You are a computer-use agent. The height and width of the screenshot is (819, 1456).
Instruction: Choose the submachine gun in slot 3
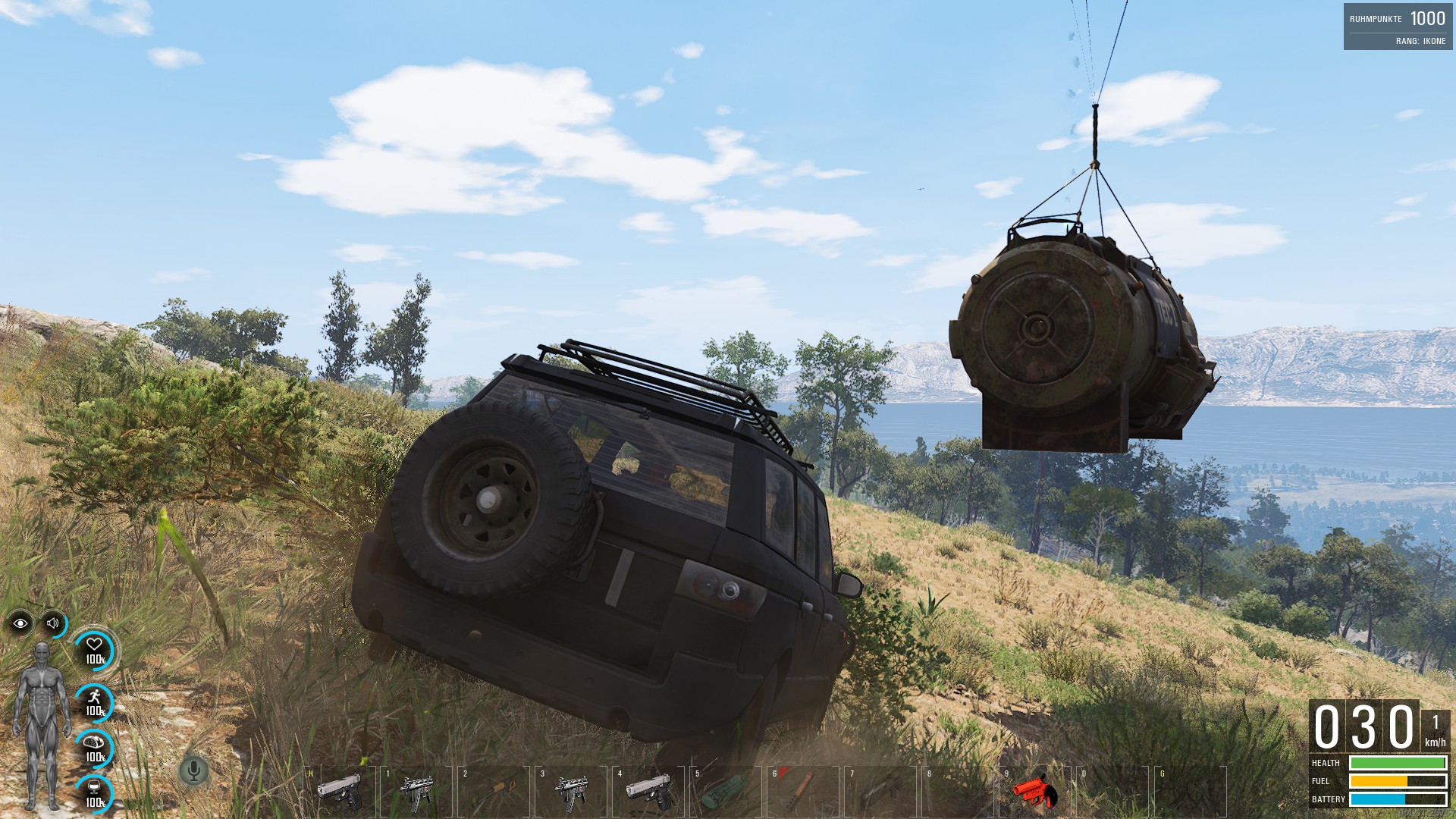pos(571,791)
